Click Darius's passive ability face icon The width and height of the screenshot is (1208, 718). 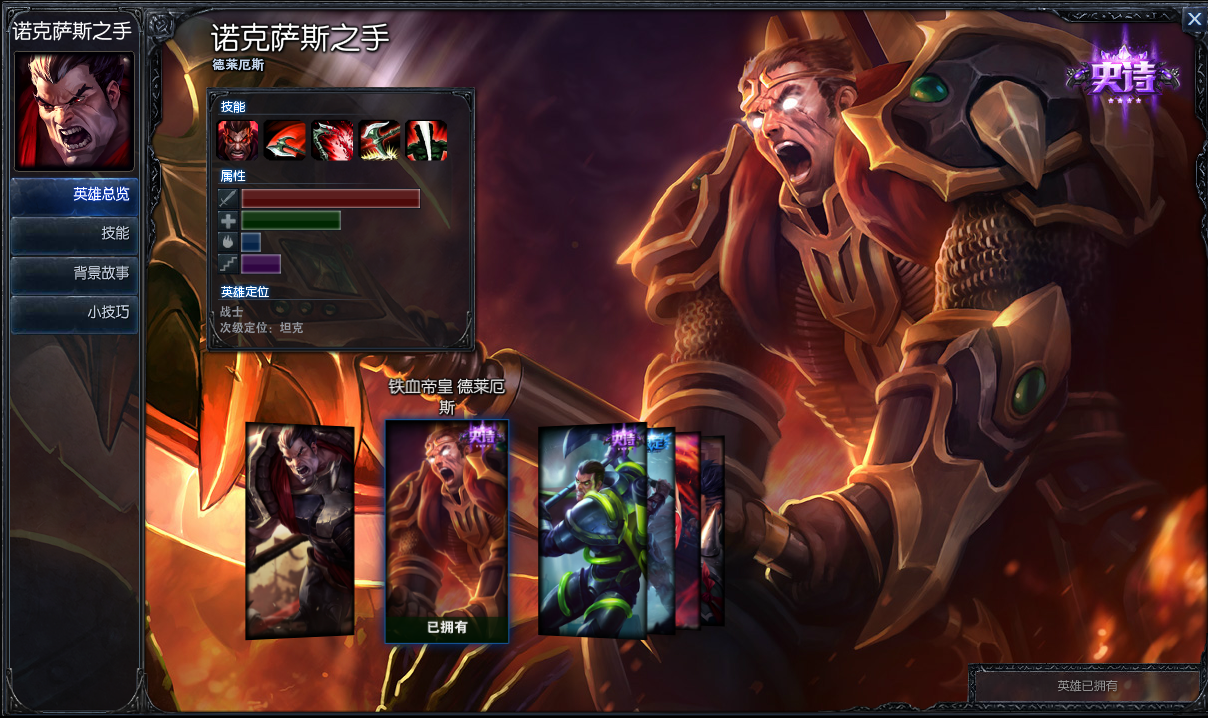[x=237, y=140]
